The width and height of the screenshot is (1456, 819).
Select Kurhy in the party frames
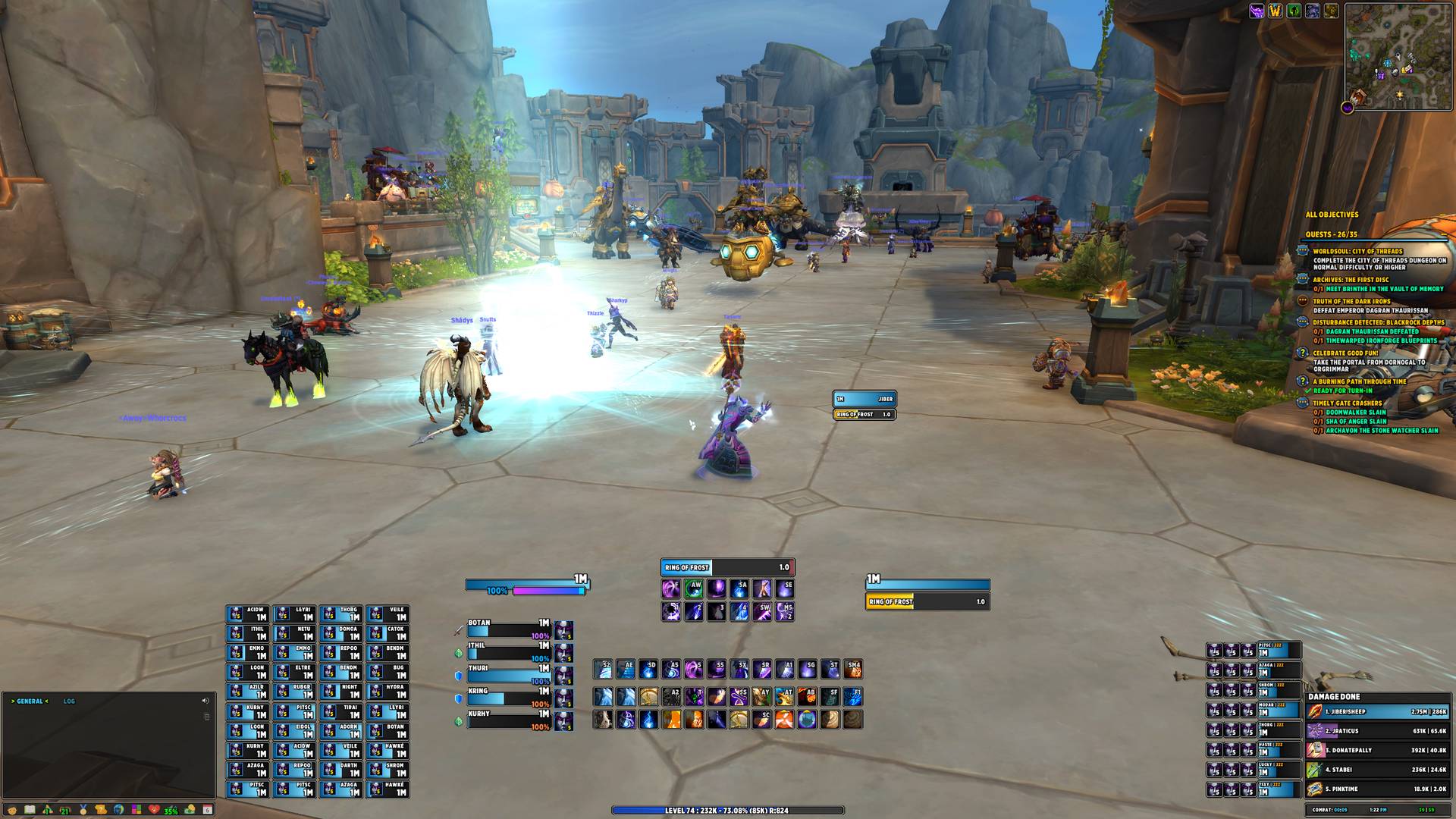[x=508, y=720]
